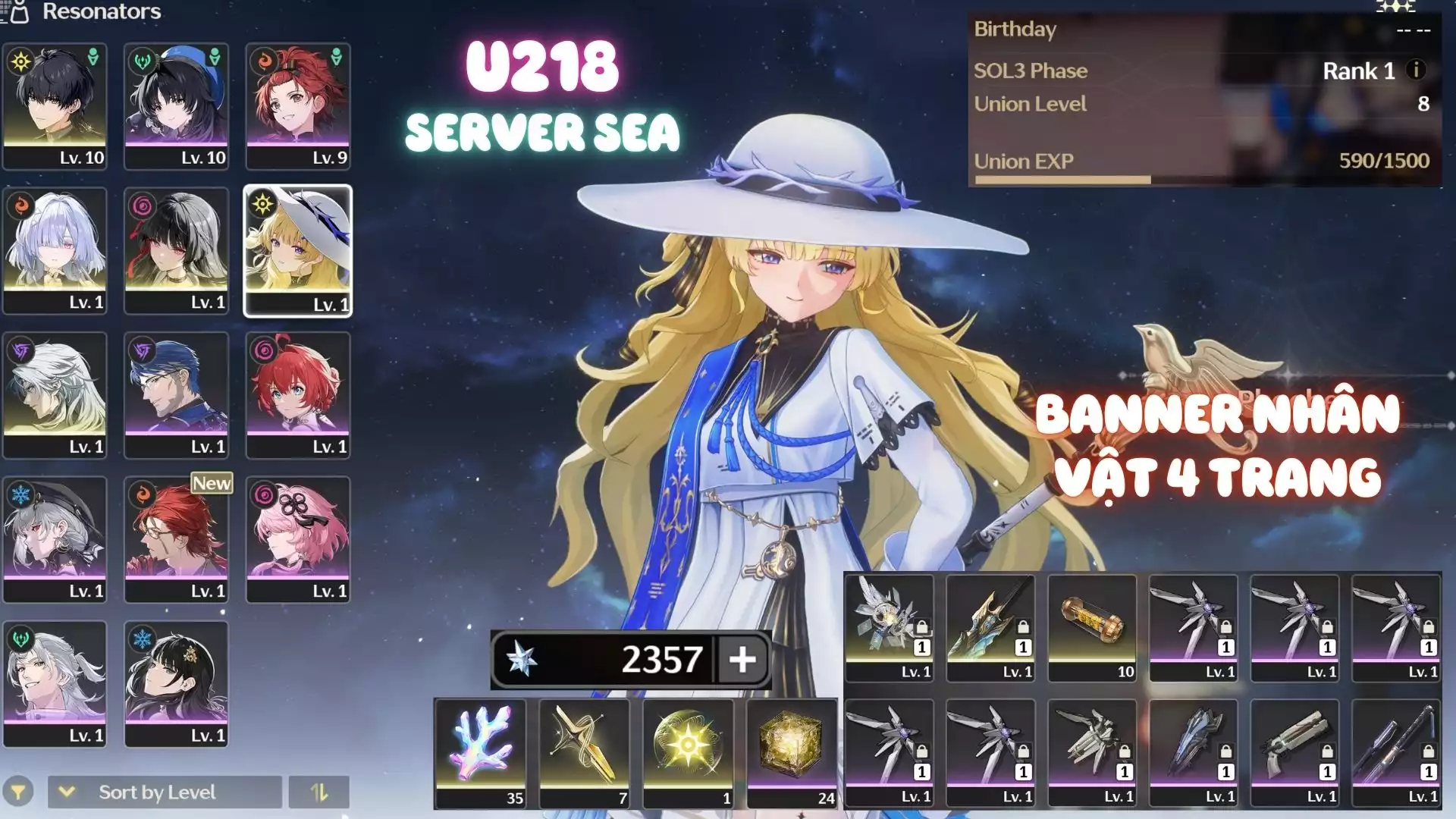Open the Sort by Level dropdown
This screenshot has height=819, width=1456.
(164, 792)
